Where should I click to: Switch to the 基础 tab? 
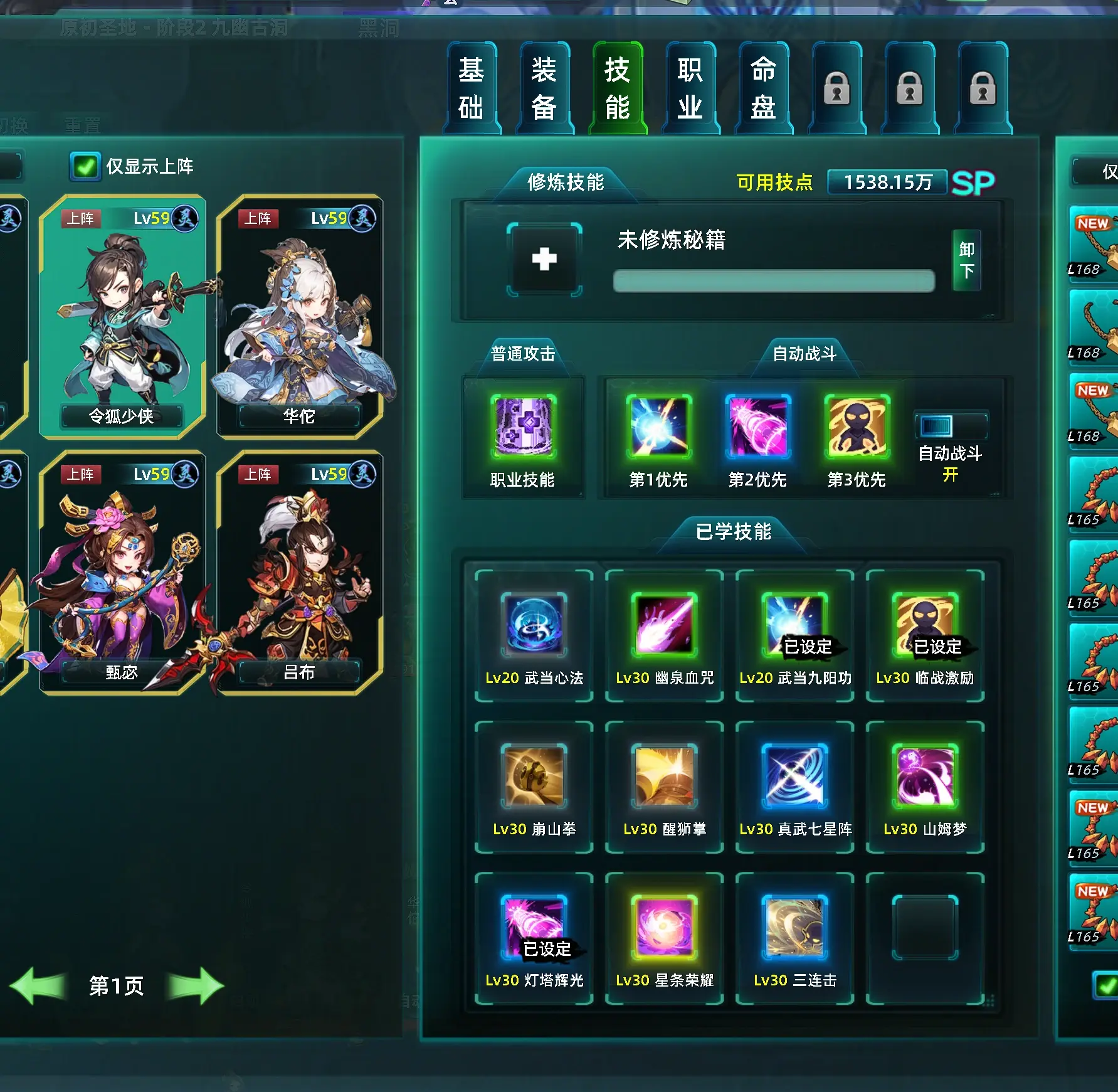tap(471, 88)
